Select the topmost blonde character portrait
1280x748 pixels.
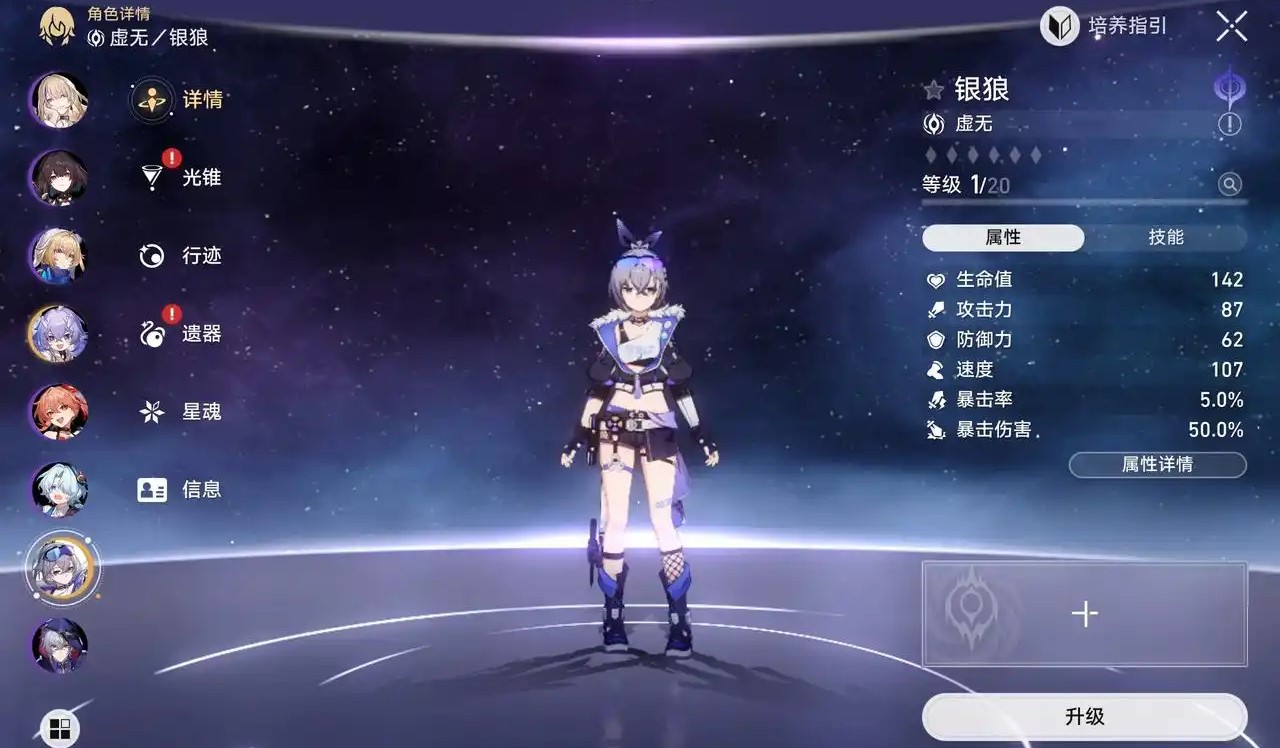[x=57, y=100]
